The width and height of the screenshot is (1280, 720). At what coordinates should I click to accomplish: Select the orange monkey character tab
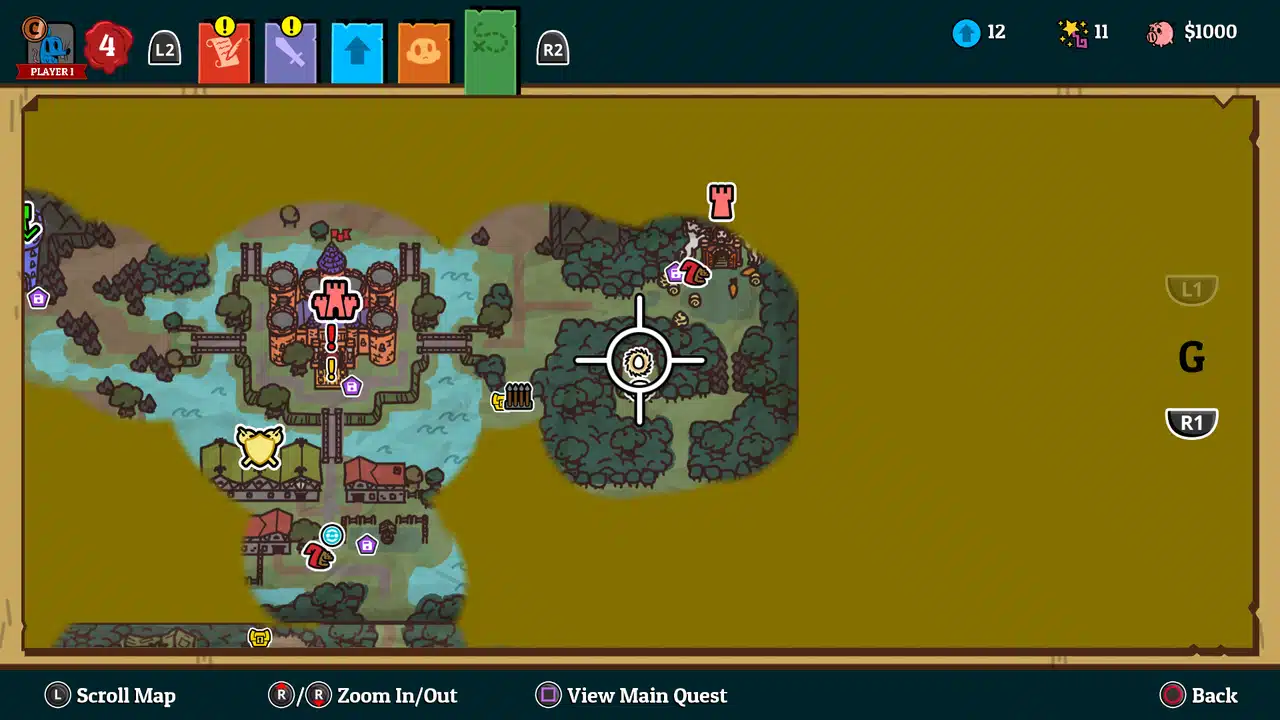tap(423, 50)
